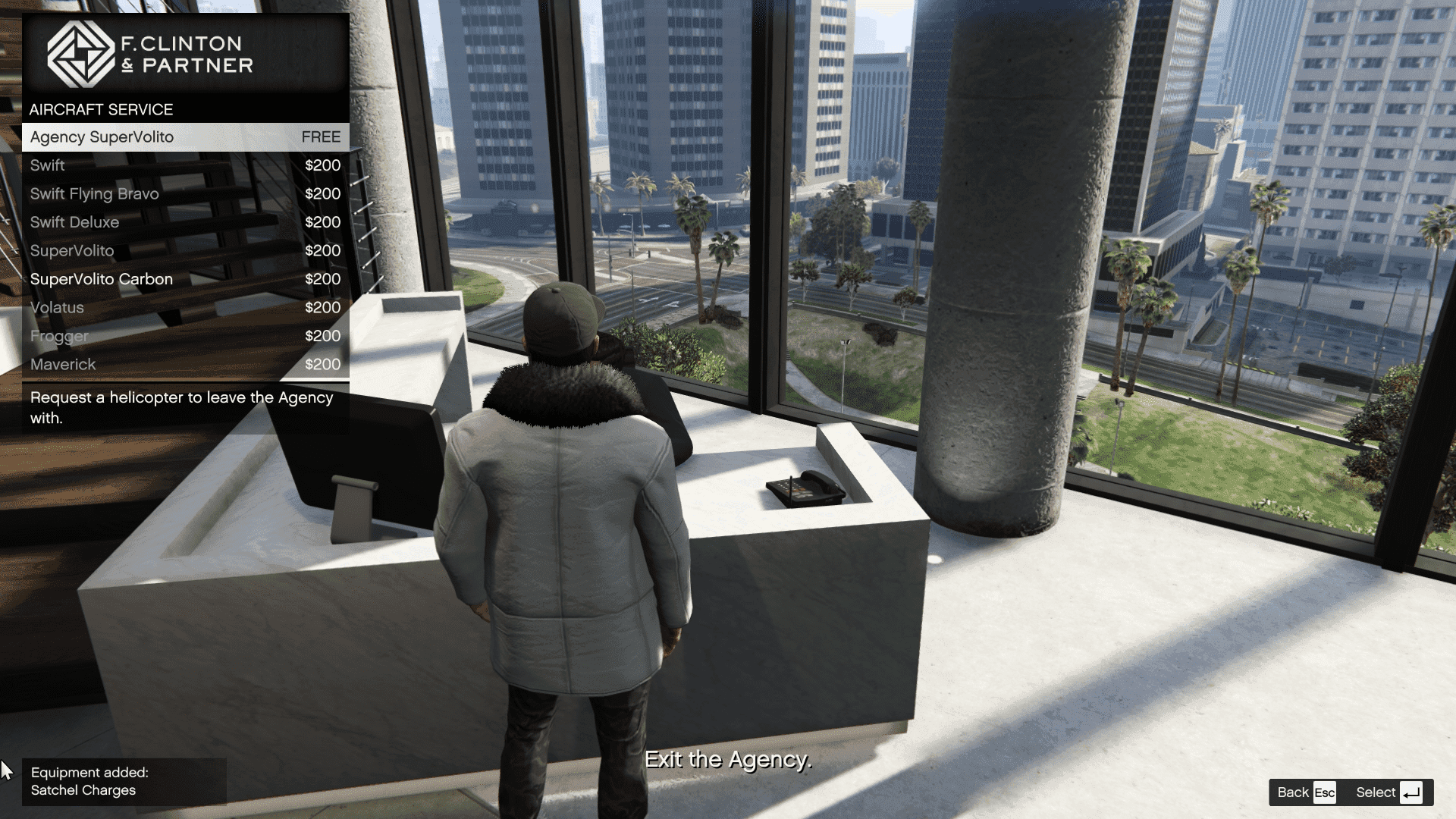Viewport: 1456px width, 819px height.
Task: Select the standard SuperVolito for $200
Action: [x=185, y=251]
